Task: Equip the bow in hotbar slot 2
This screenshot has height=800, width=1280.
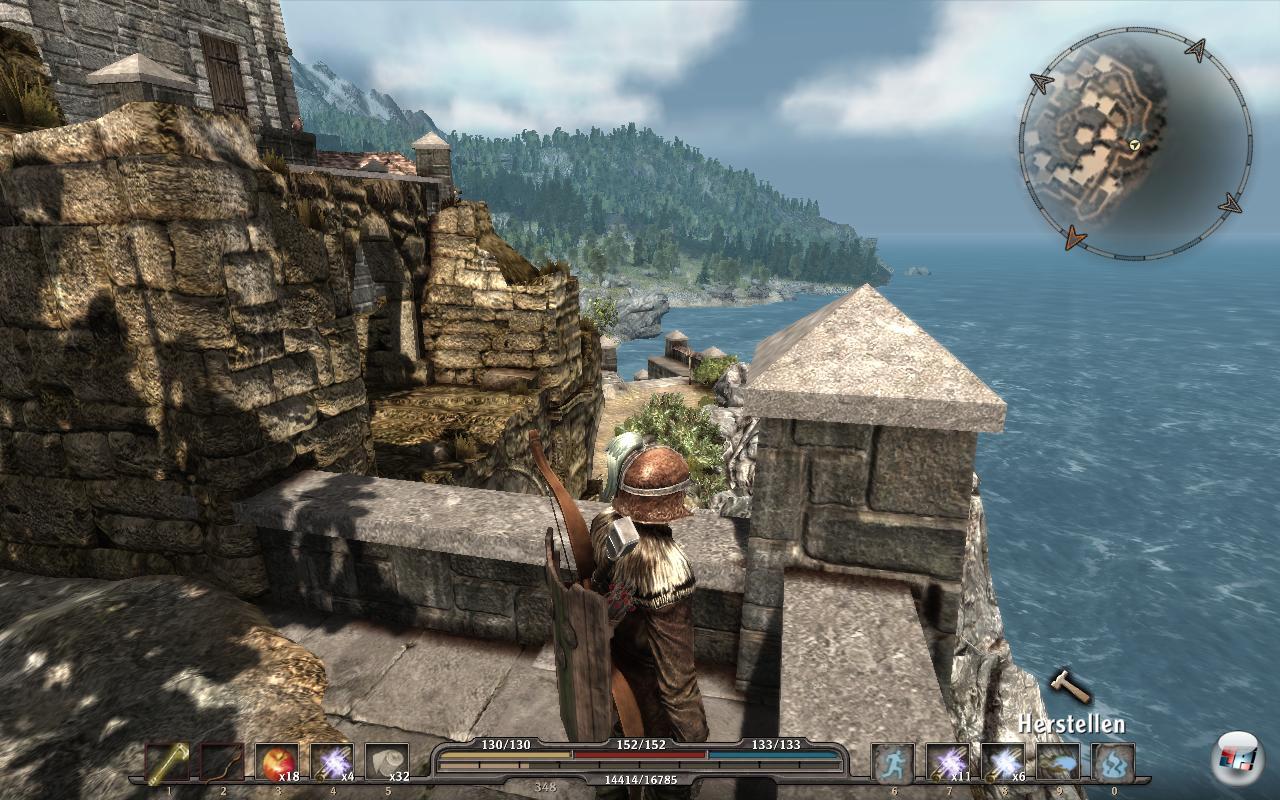Action: [223, 763]
